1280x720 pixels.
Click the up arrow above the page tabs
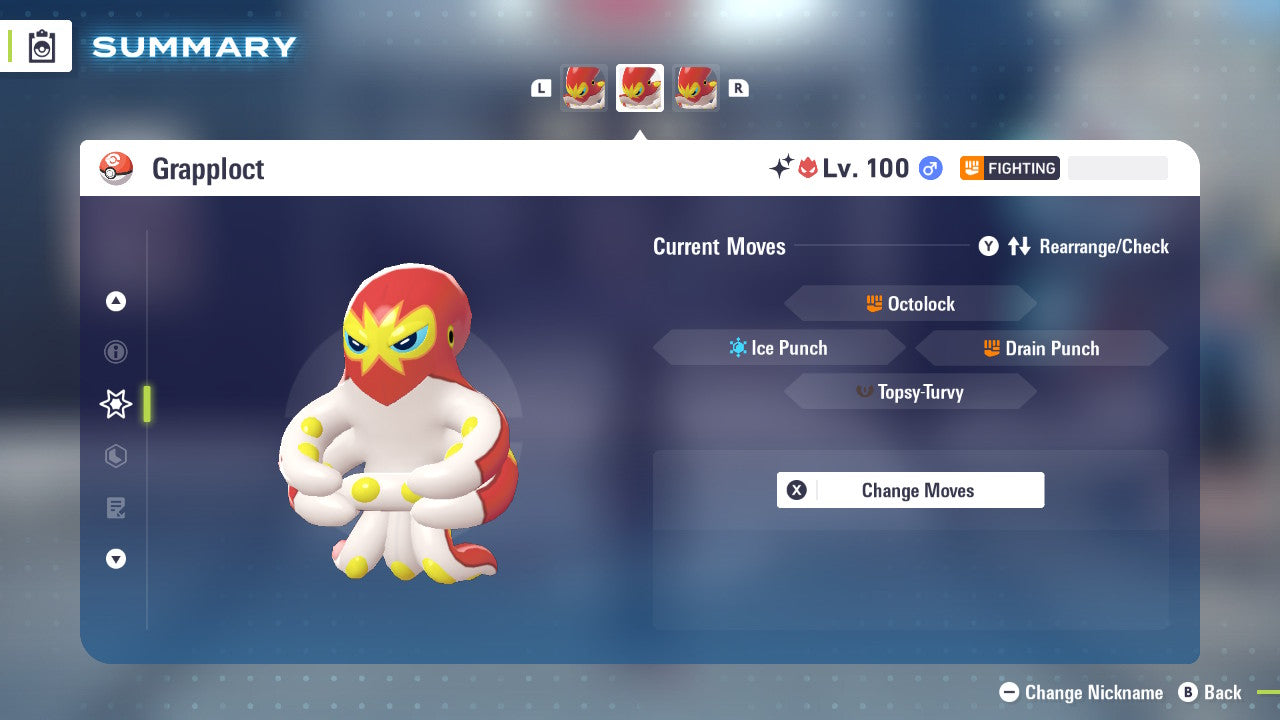coord(116,301)
